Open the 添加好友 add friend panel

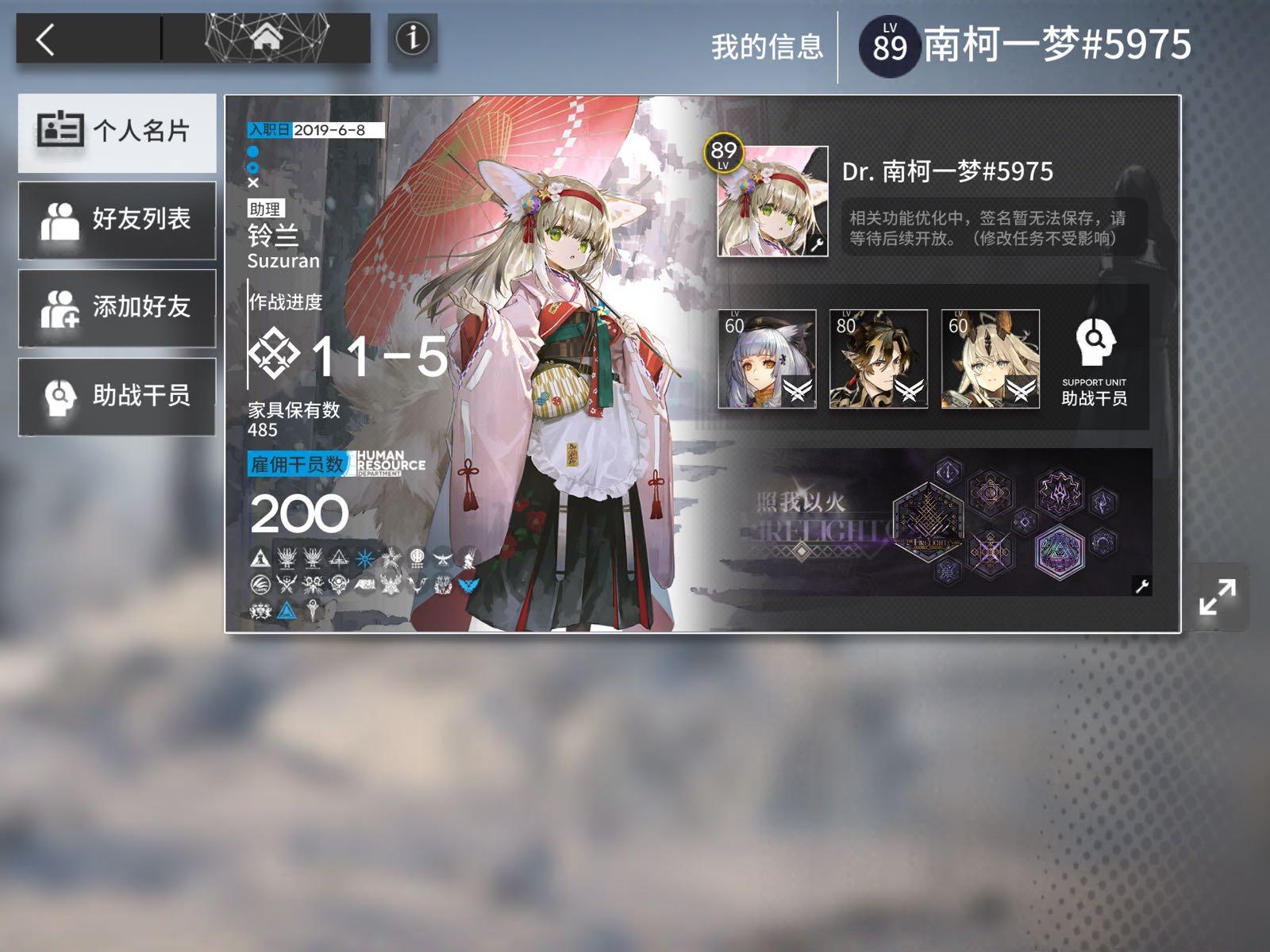pos(116,307)
